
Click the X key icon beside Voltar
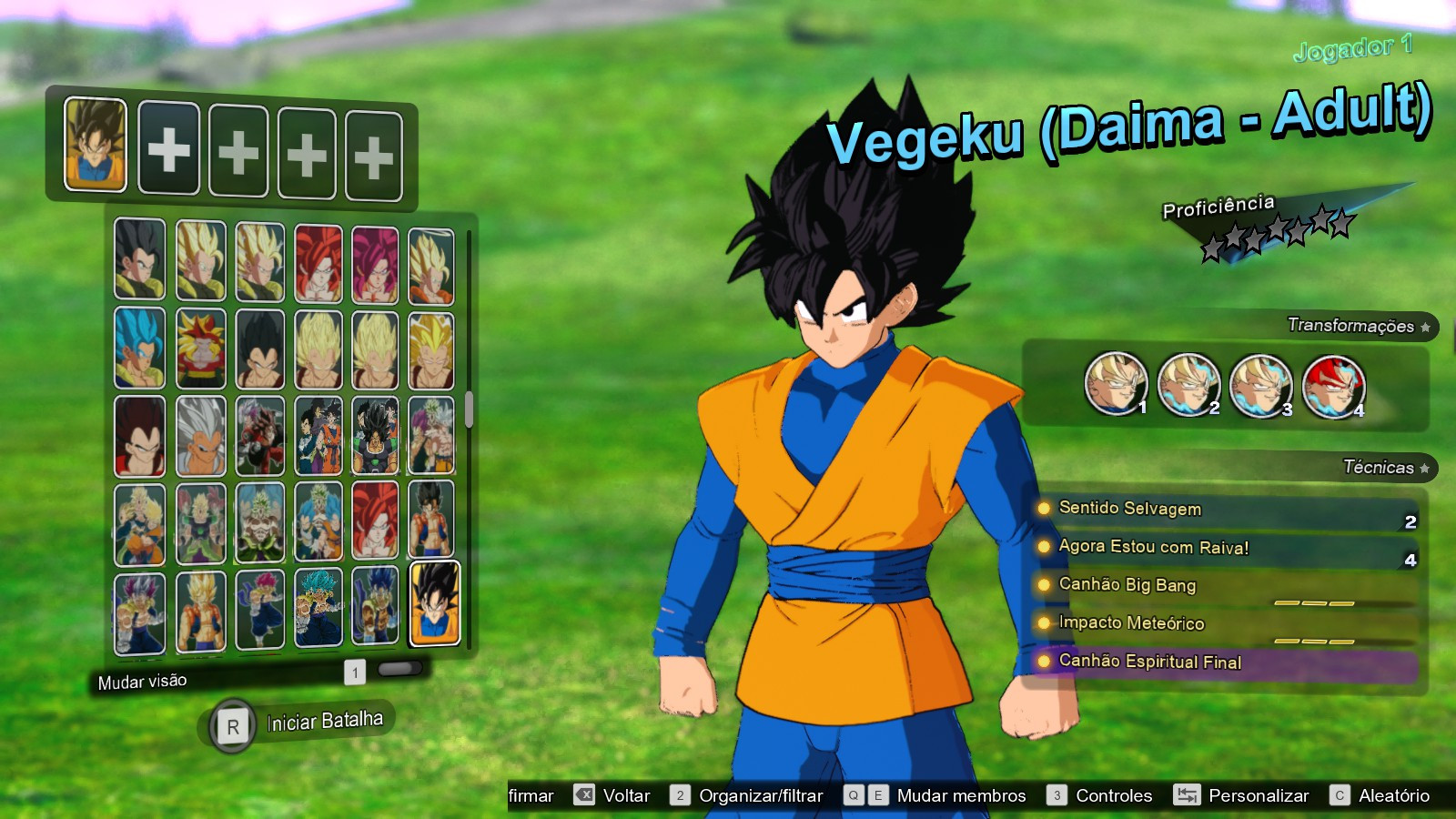click(x=586, y=795)
